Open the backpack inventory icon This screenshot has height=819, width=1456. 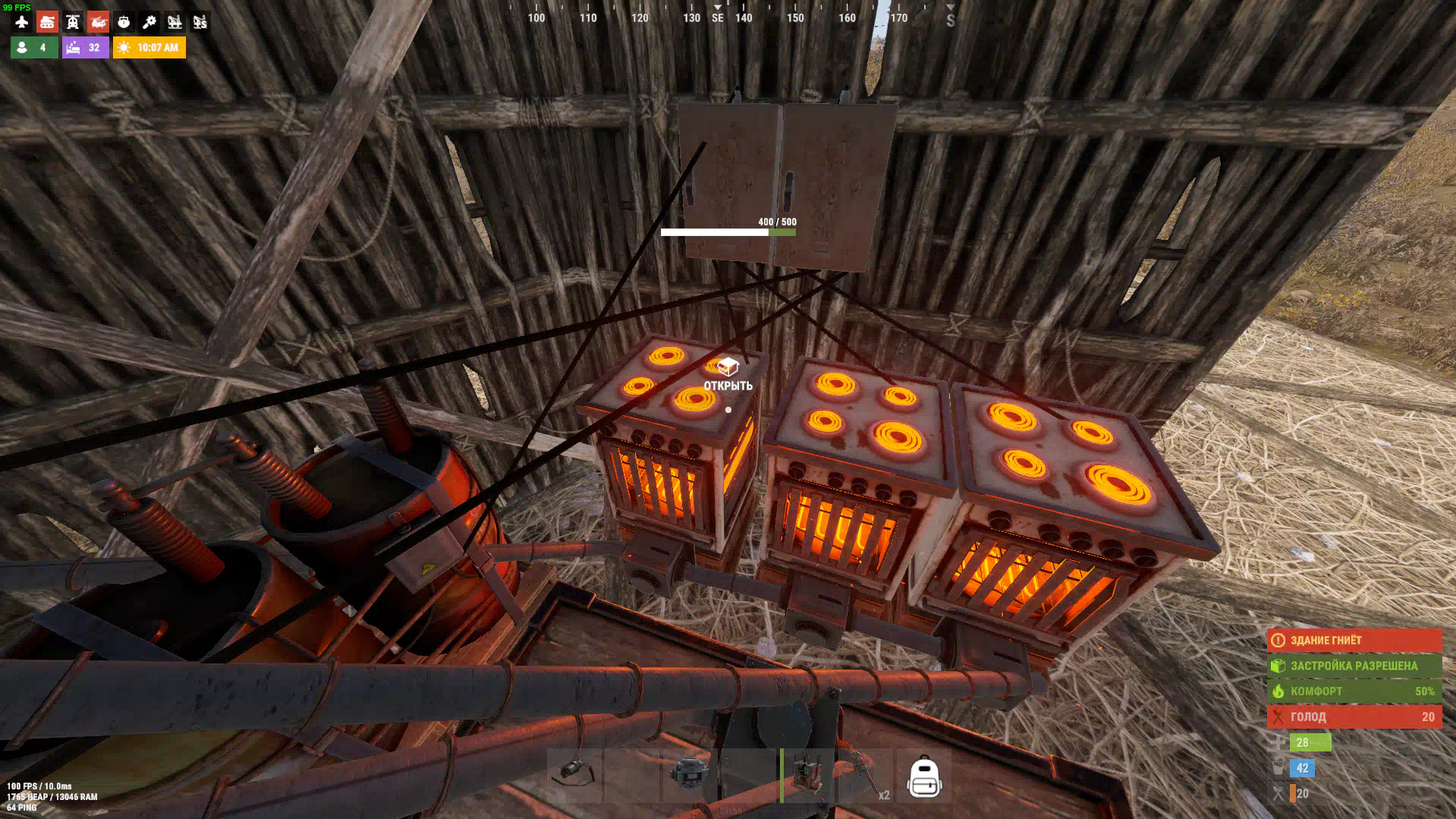[924, 776]
